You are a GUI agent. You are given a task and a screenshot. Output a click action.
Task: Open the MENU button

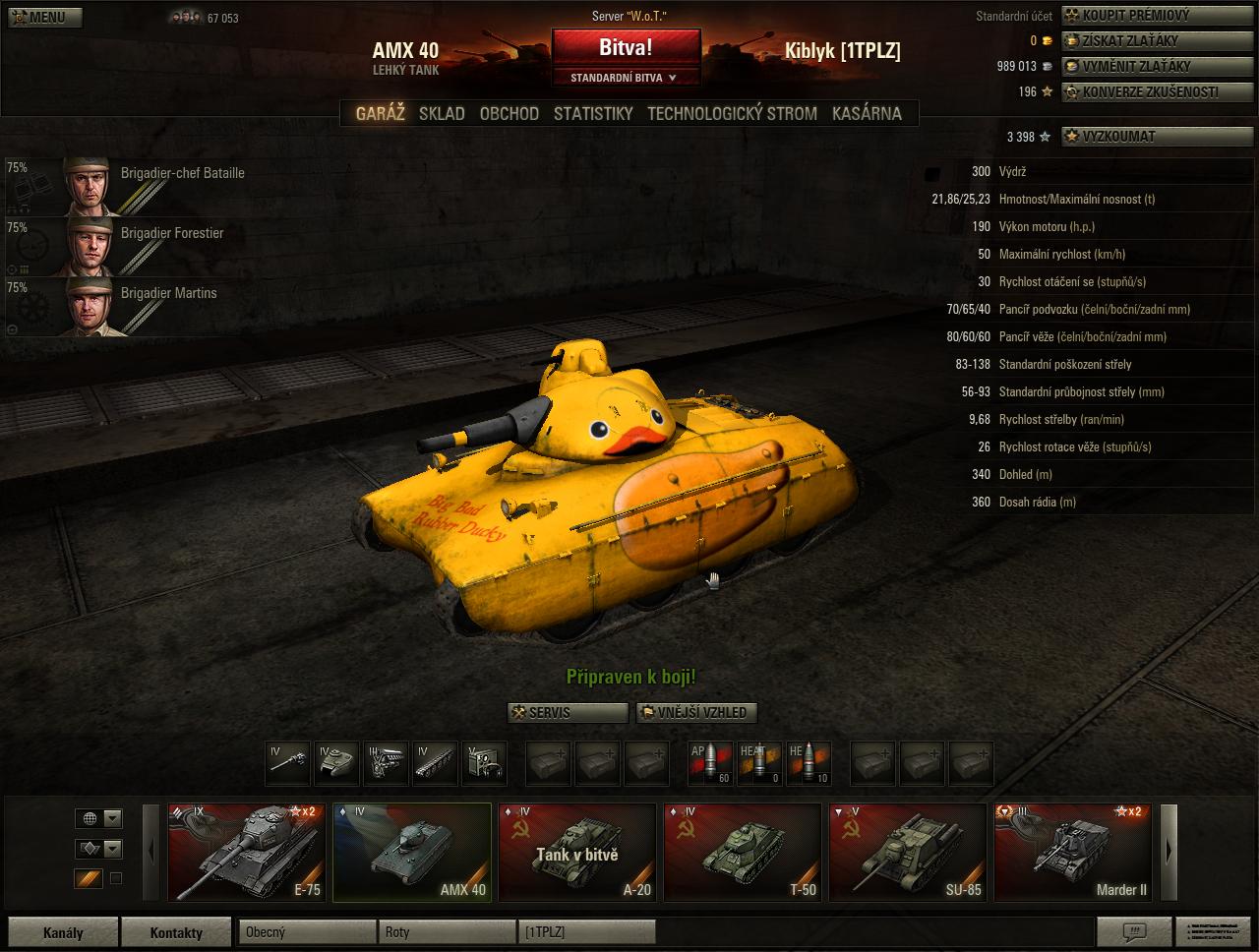tap(42, 17)
